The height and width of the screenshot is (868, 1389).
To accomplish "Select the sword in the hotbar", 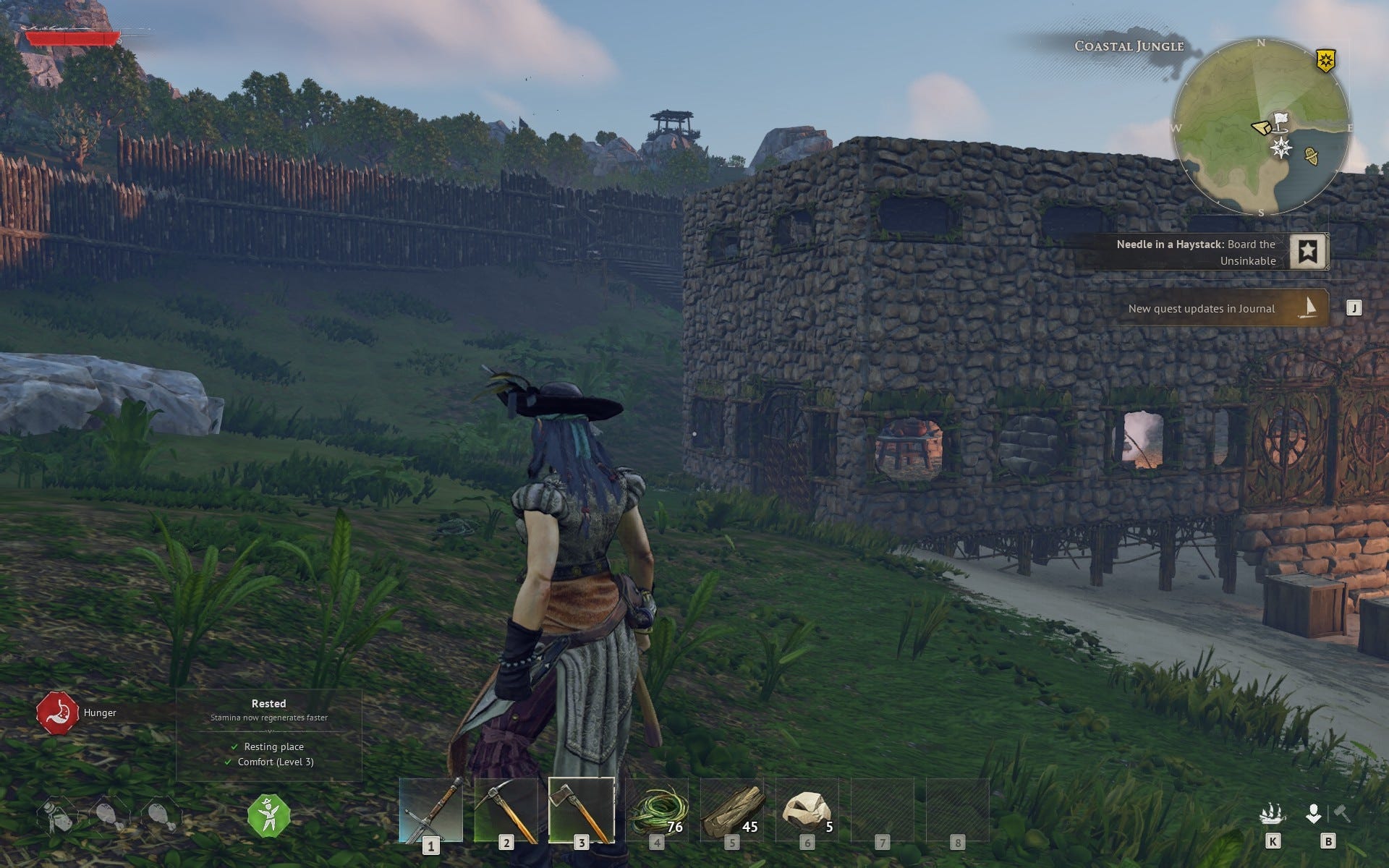I will (x=431, y=810).
